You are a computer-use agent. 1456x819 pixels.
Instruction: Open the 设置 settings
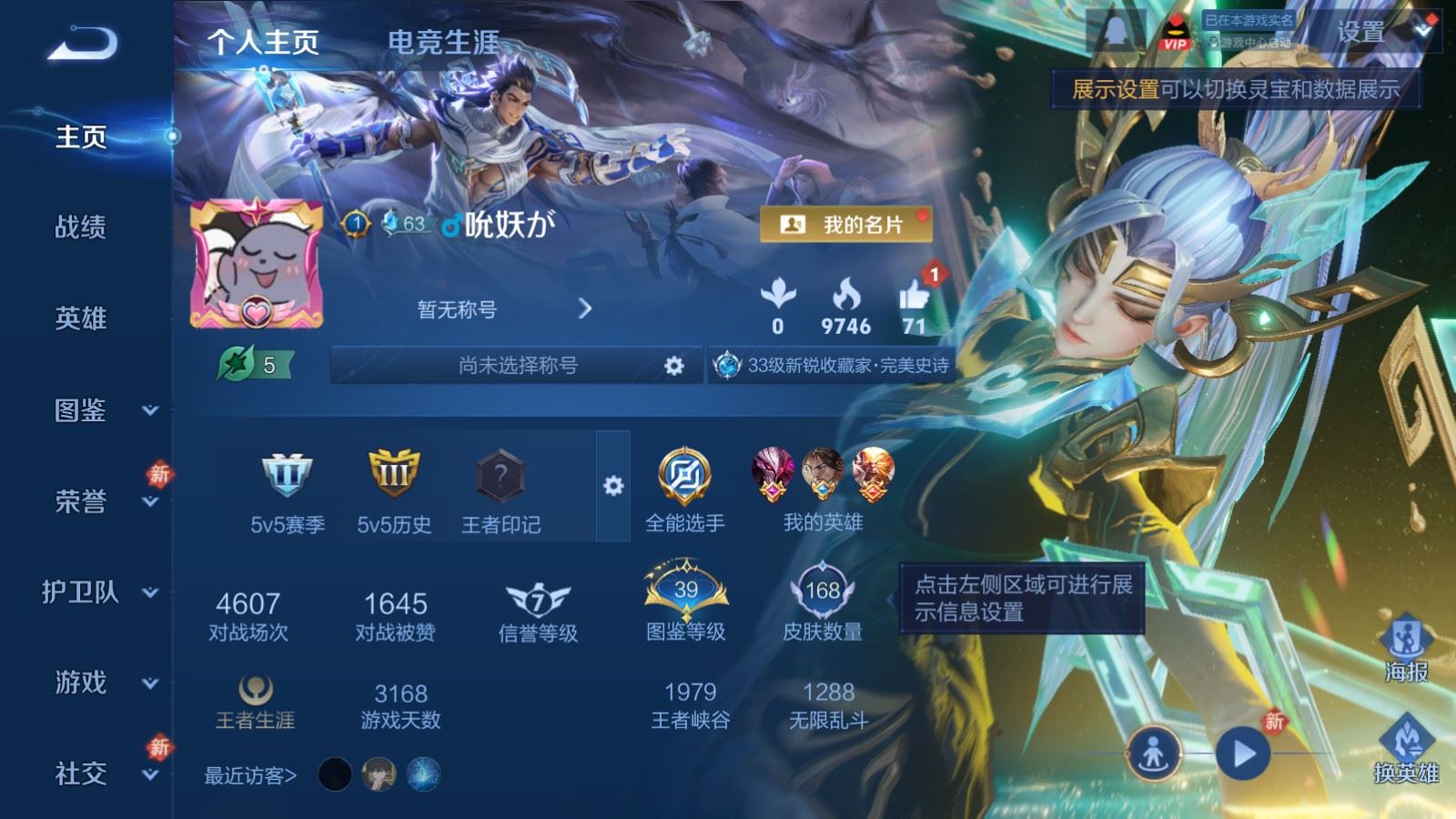click(x=1363, y=35)
